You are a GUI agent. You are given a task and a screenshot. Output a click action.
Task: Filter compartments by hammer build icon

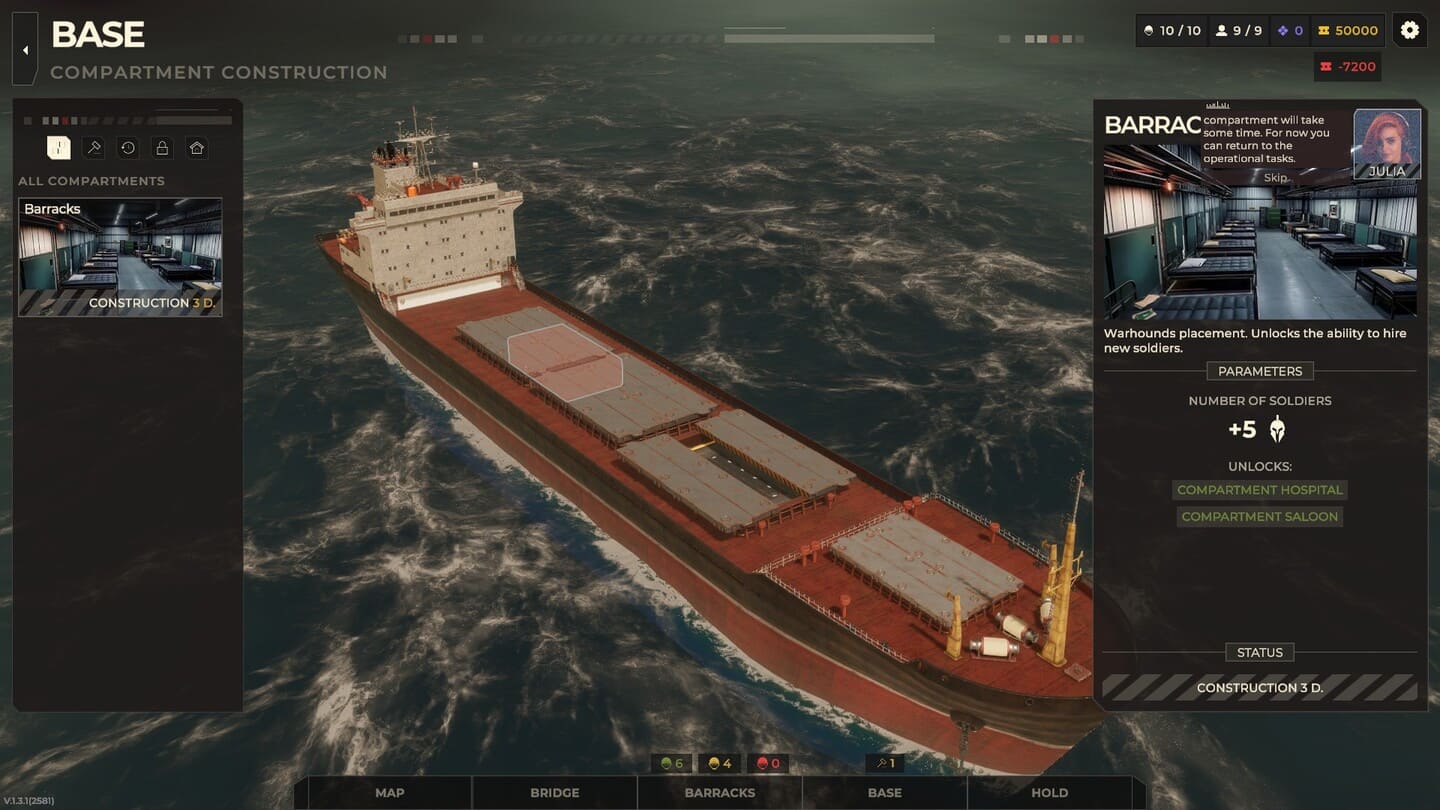93,148
